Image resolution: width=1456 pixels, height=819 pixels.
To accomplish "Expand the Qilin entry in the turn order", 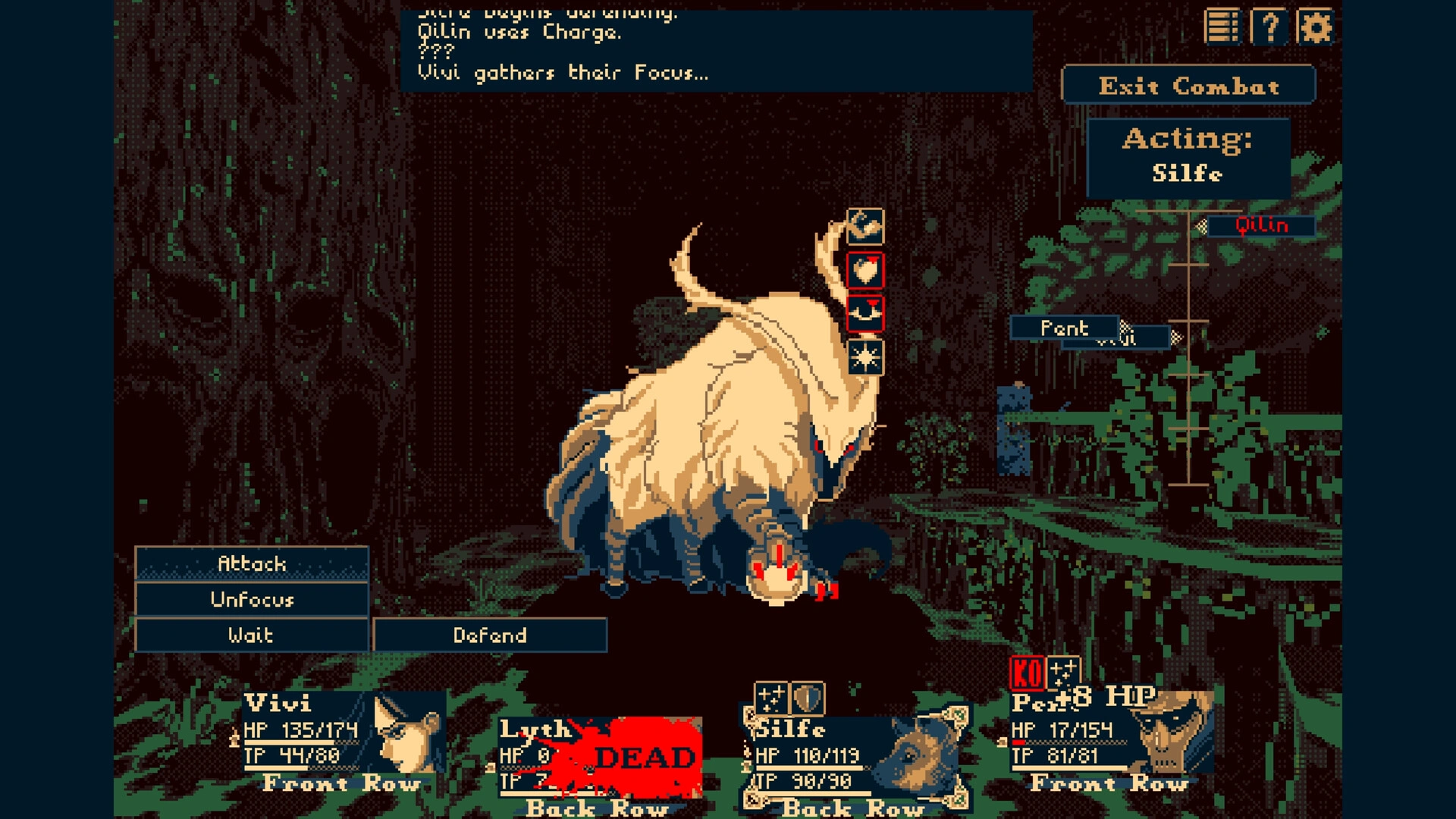I will point(1262,225).
